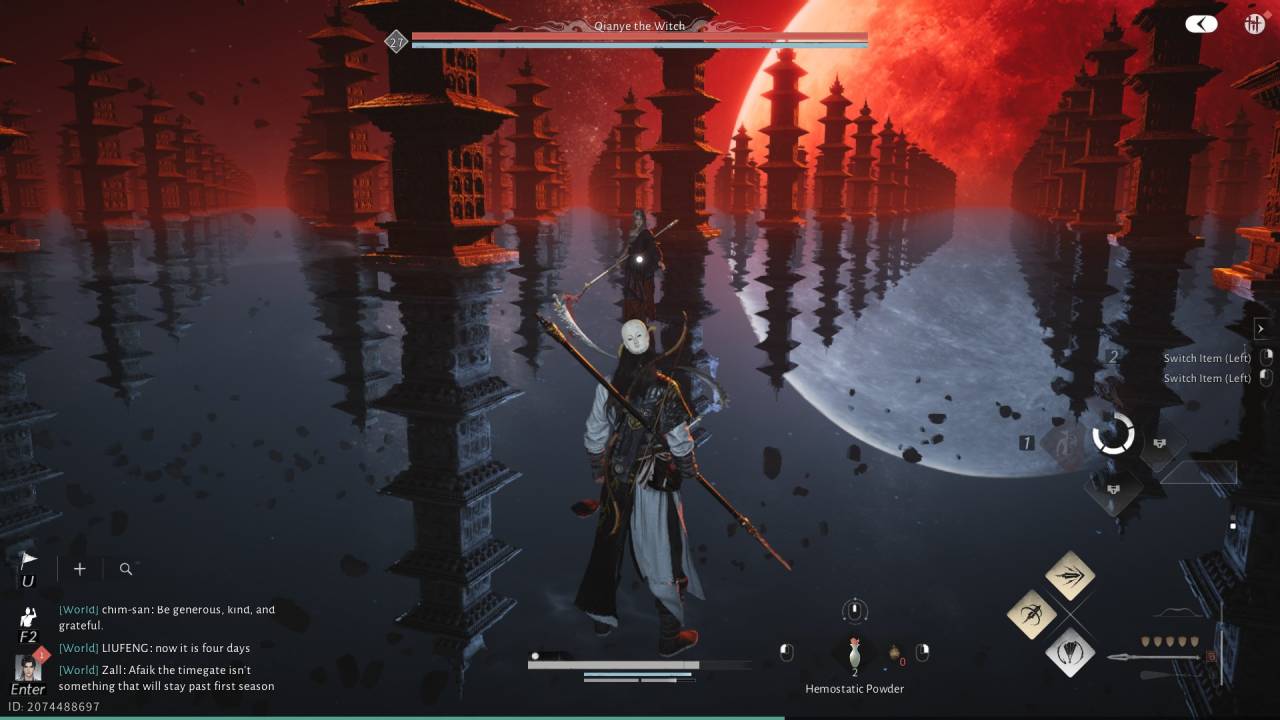This screenshot has height=720, width=1280.
Task: Open the flexing figure emote icon
Action: tap(28, 617)
